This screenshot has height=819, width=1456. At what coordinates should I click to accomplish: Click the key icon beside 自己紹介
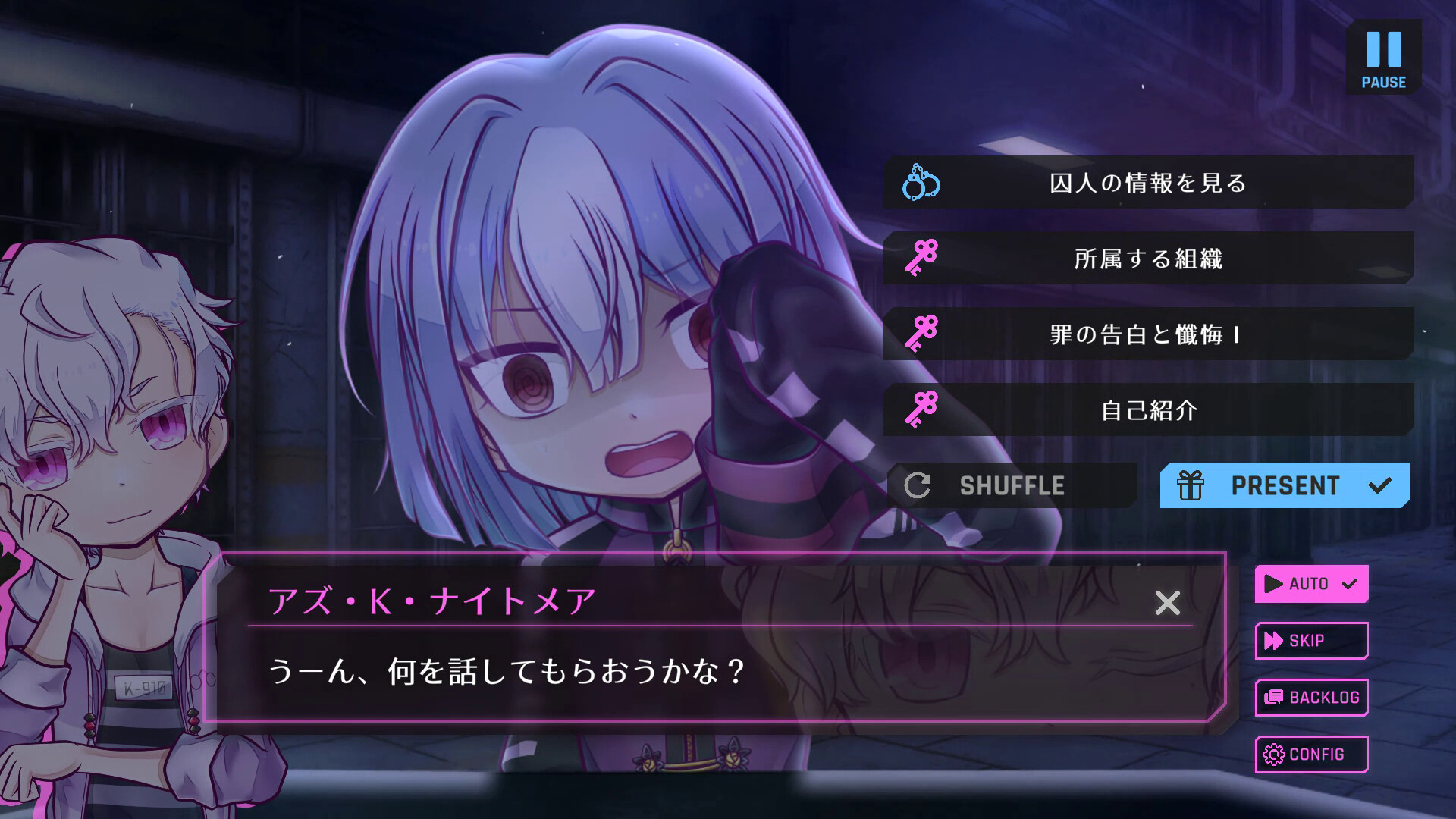tap(920, 410)
